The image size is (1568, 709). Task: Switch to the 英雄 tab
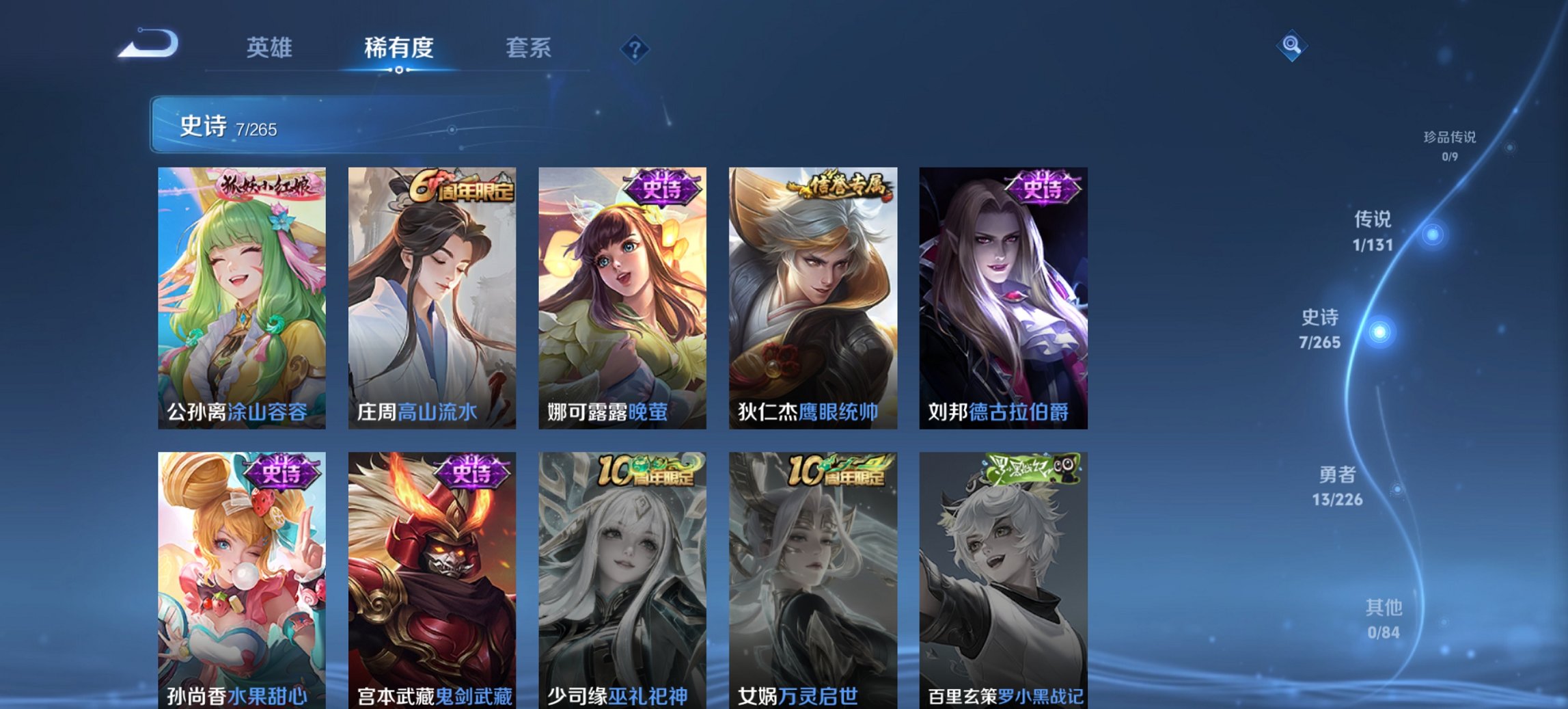click(271, 48)
